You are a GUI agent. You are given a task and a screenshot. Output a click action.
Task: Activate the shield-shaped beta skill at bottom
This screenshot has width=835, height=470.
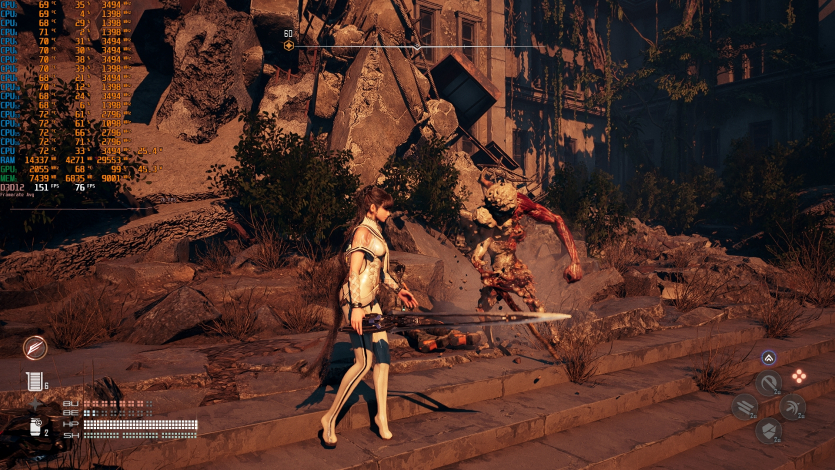(x=769, y=431)
